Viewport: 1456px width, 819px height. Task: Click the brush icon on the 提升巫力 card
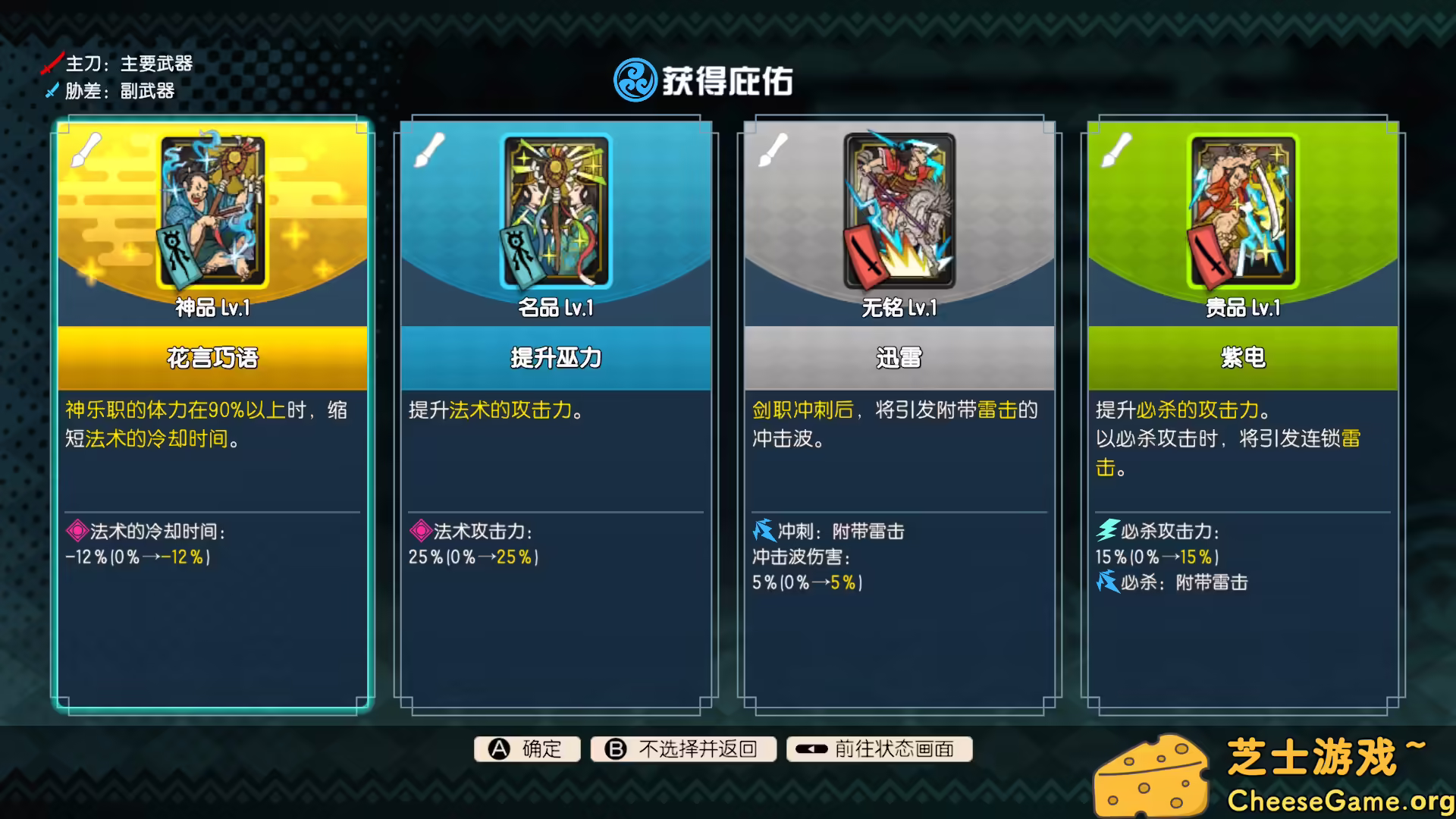(x=429, y=150)
